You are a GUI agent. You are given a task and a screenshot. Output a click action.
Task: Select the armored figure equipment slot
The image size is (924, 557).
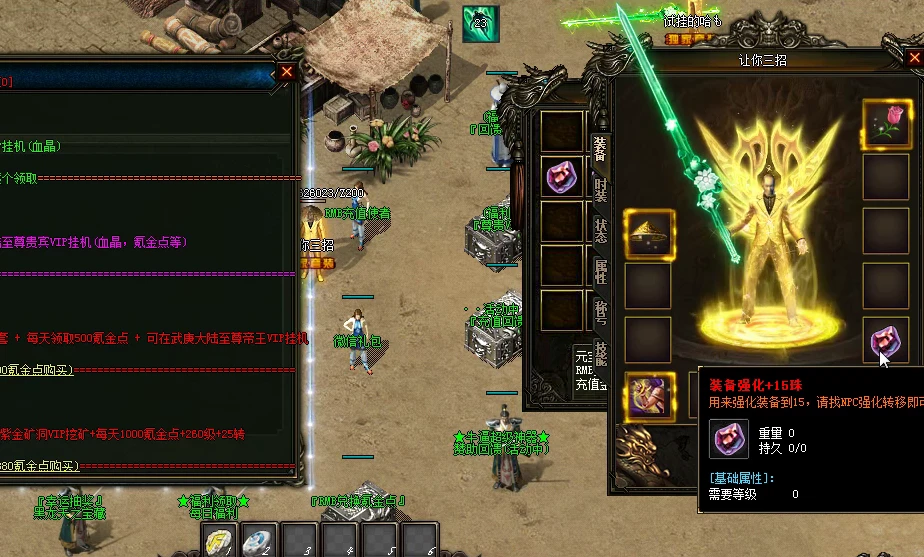[x=649, y=395]
